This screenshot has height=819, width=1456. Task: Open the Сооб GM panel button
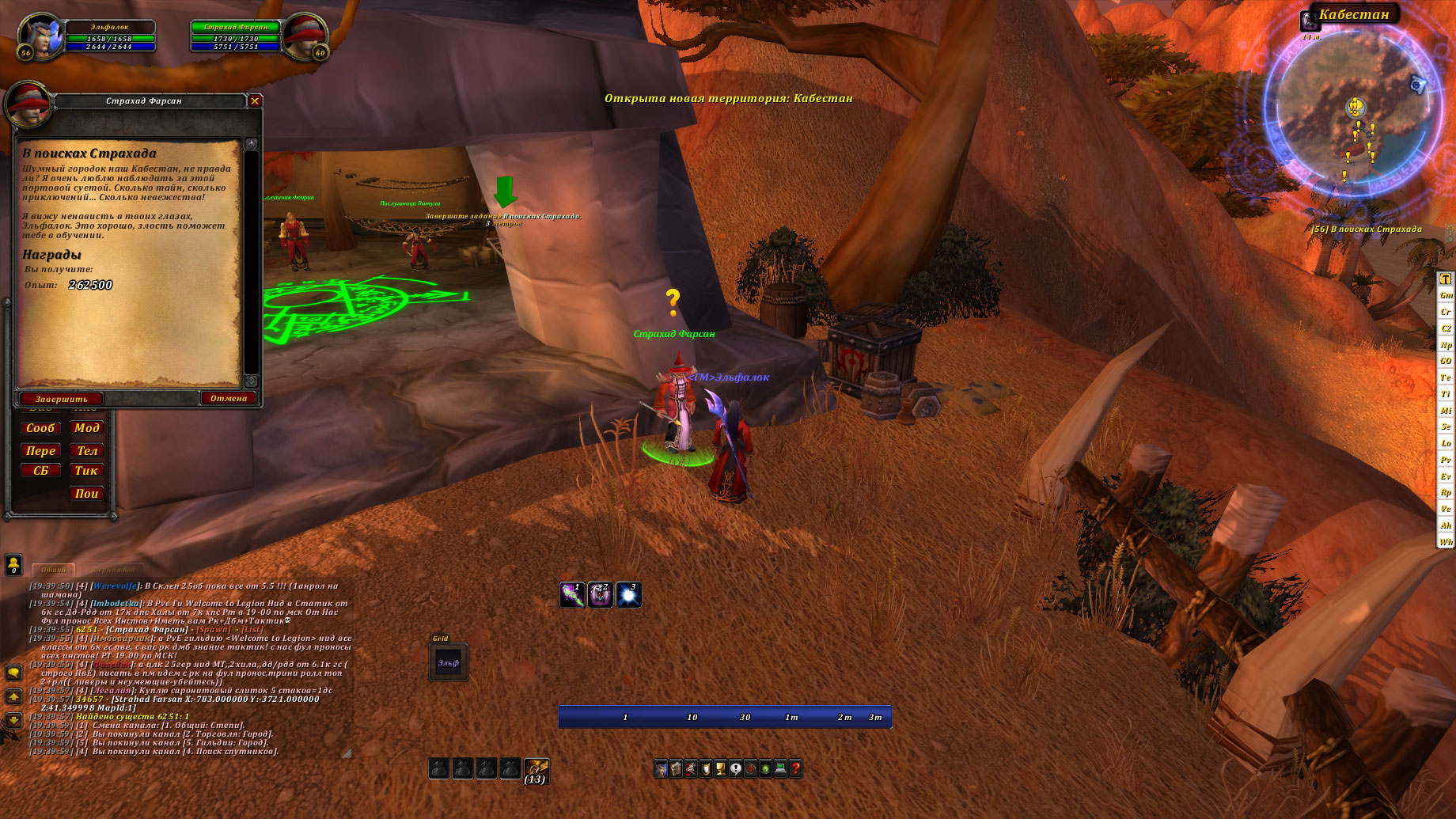pyautogui.click(x=40, y=428)
